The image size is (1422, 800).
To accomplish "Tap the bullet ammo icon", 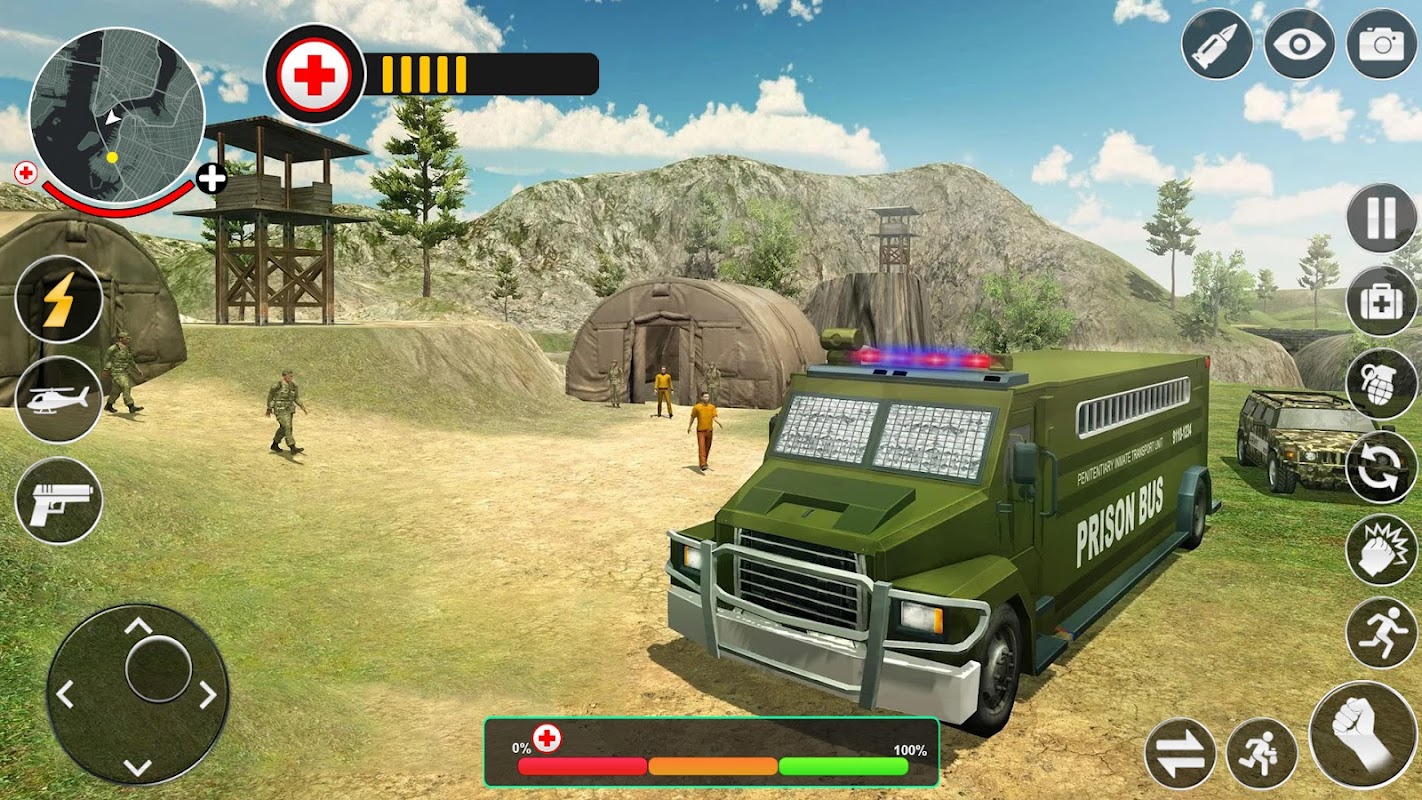I will pos(1217,44).
